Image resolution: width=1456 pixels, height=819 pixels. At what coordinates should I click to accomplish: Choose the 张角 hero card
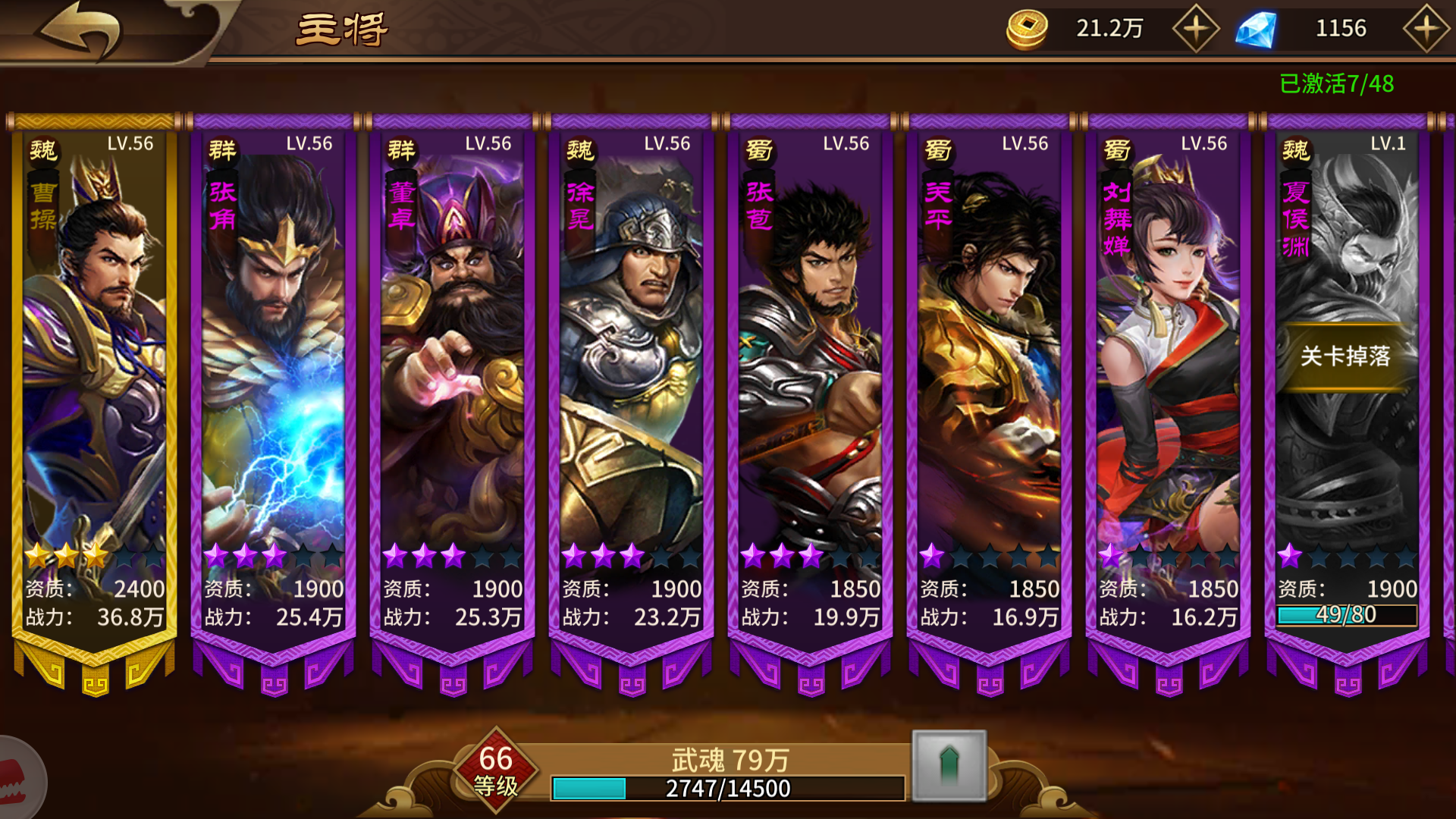click(273, 379)
